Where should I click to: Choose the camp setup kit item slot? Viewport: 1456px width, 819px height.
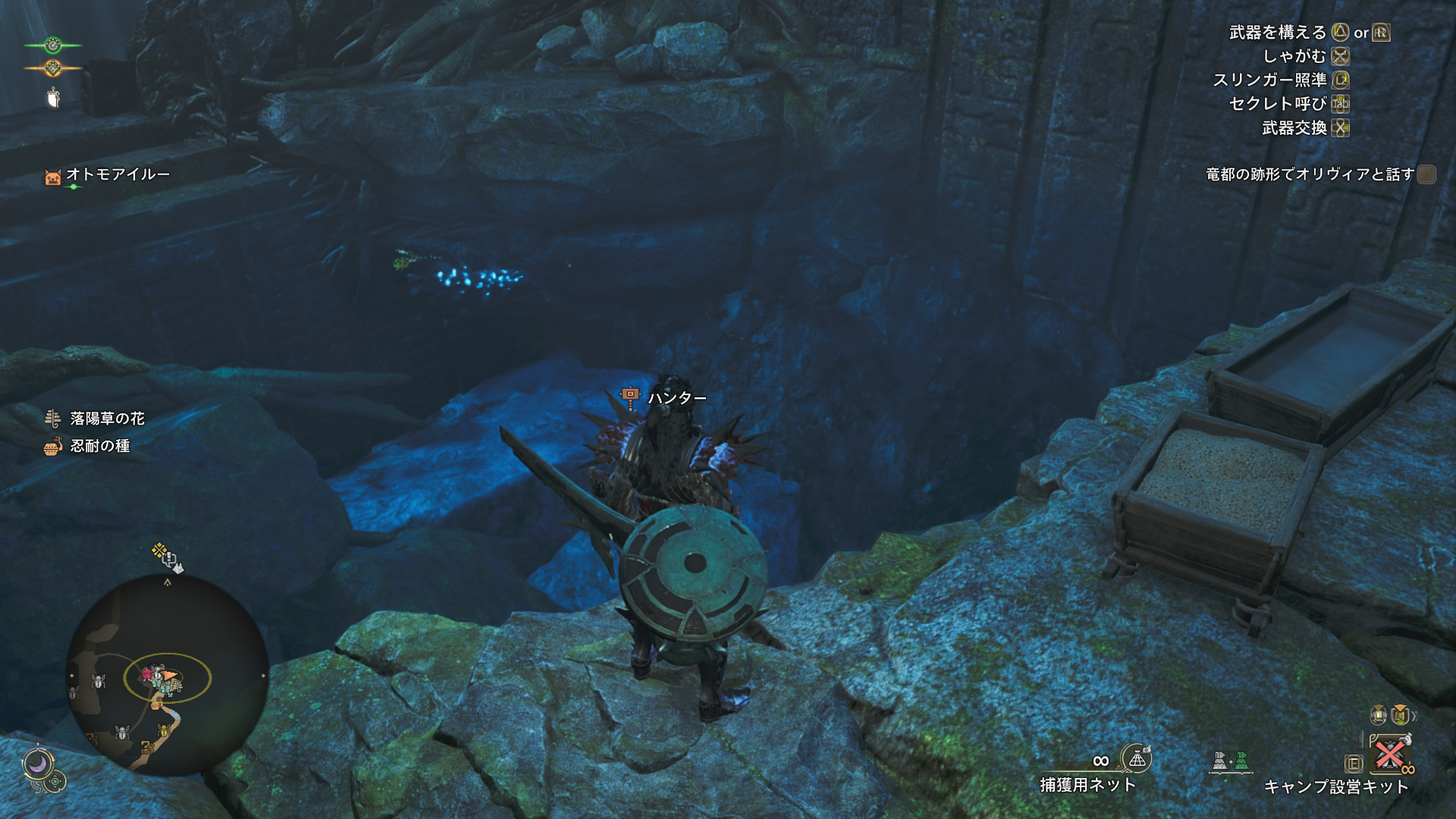1389,754
